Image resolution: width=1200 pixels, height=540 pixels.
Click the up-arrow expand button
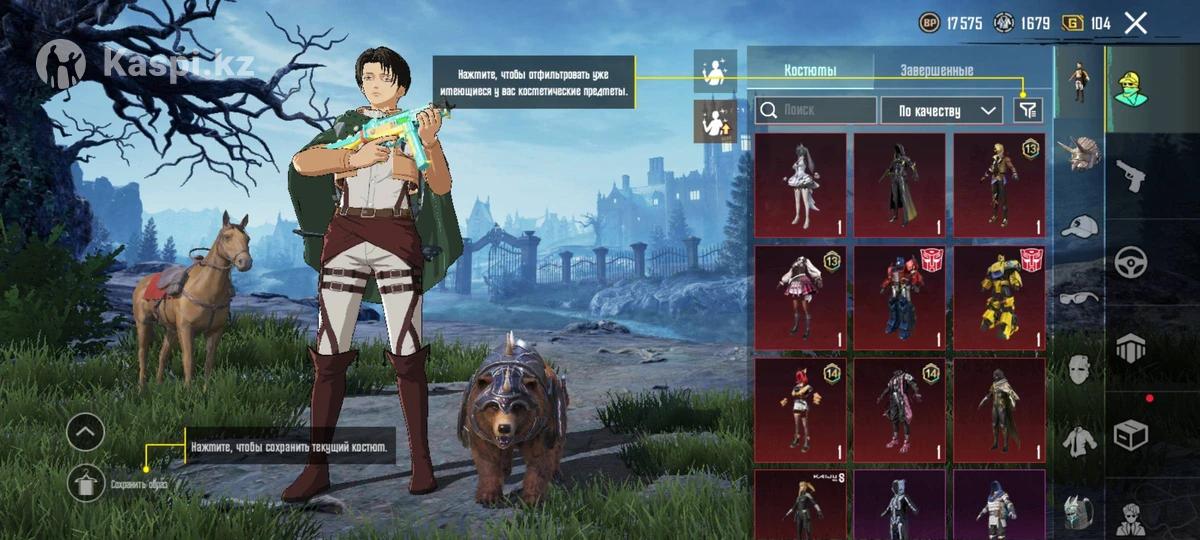(x=86, y=432)
